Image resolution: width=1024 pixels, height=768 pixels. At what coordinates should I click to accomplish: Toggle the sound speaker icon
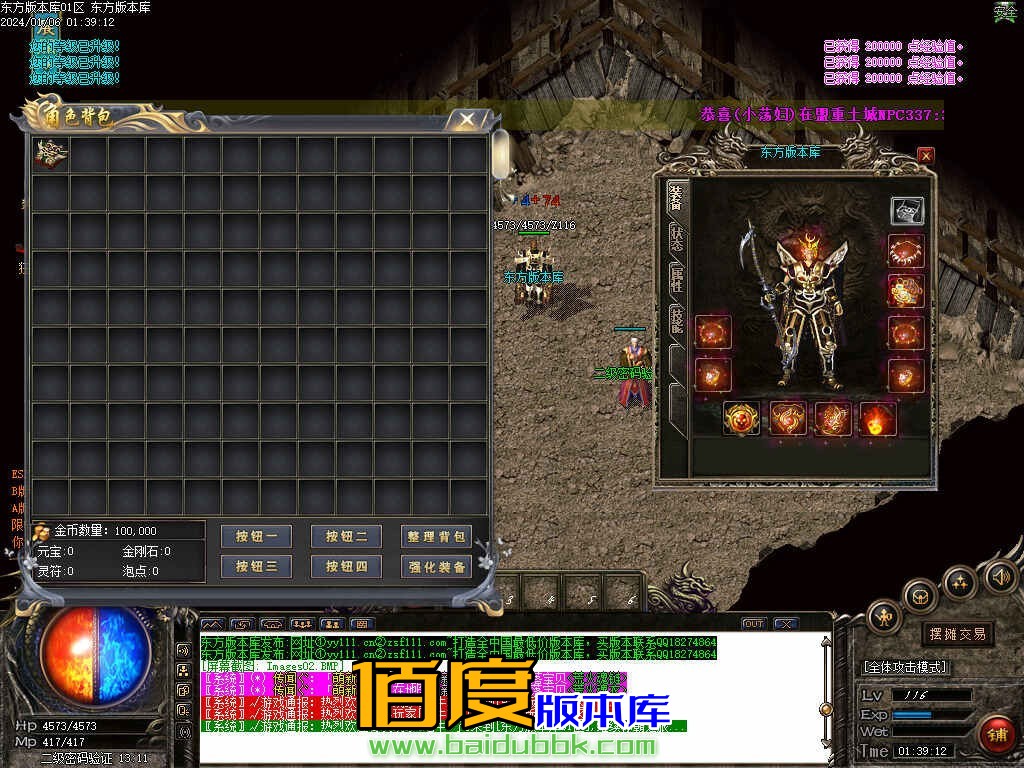click(1000, 577)
